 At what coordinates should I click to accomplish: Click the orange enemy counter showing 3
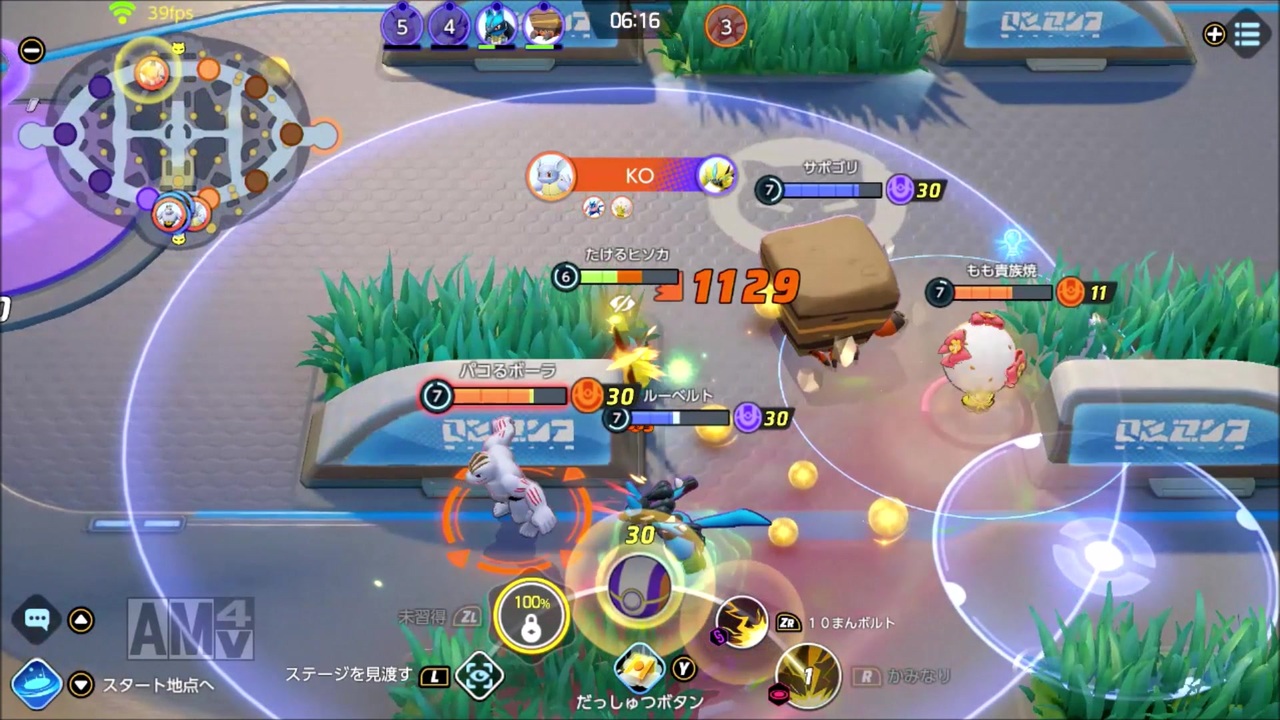724,27
